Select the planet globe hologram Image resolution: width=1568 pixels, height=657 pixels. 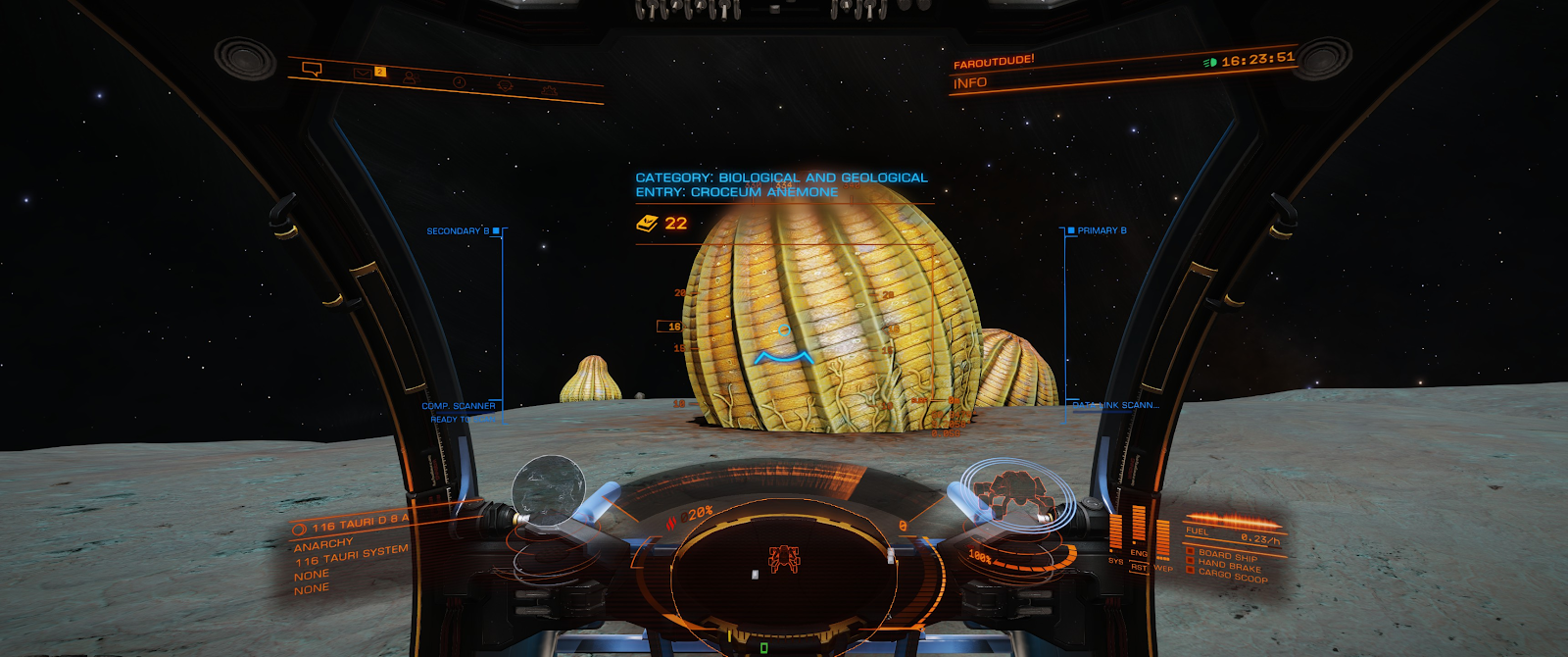pyautogui.click(x=549, y=488)
